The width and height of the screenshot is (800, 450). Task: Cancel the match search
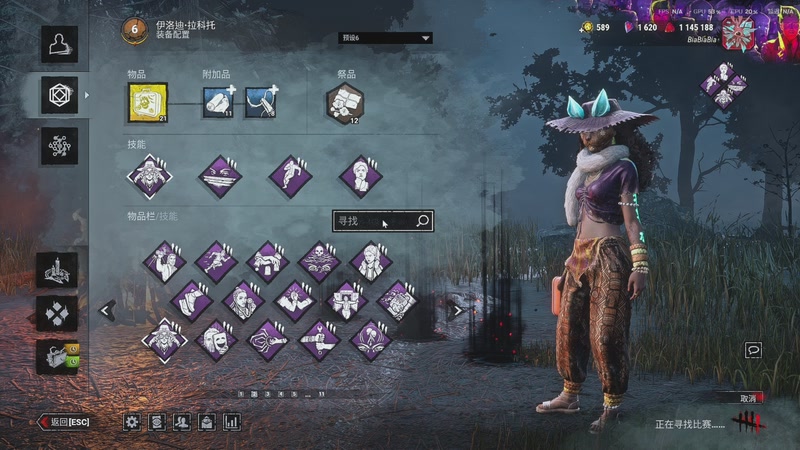[747, 398]
